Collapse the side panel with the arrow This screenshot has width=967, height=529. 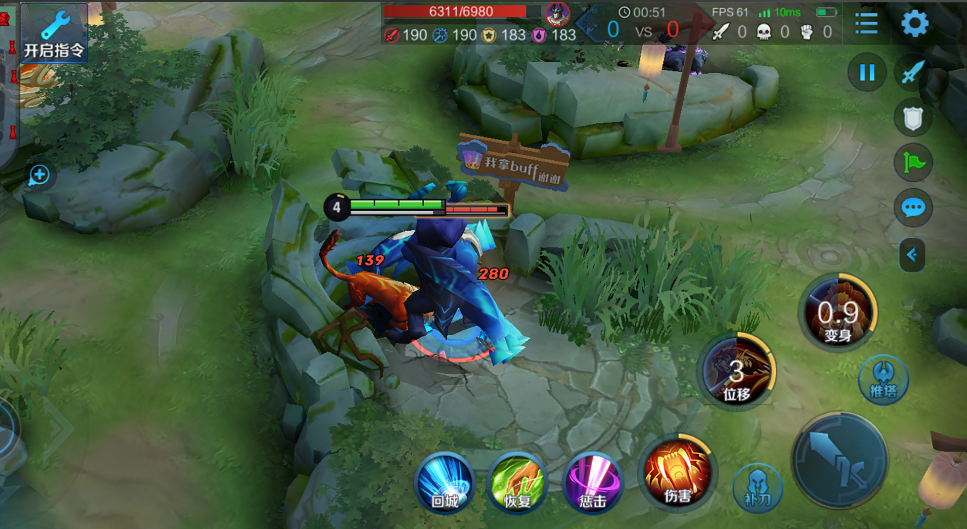pyautogui.click(x=911, y=255)
